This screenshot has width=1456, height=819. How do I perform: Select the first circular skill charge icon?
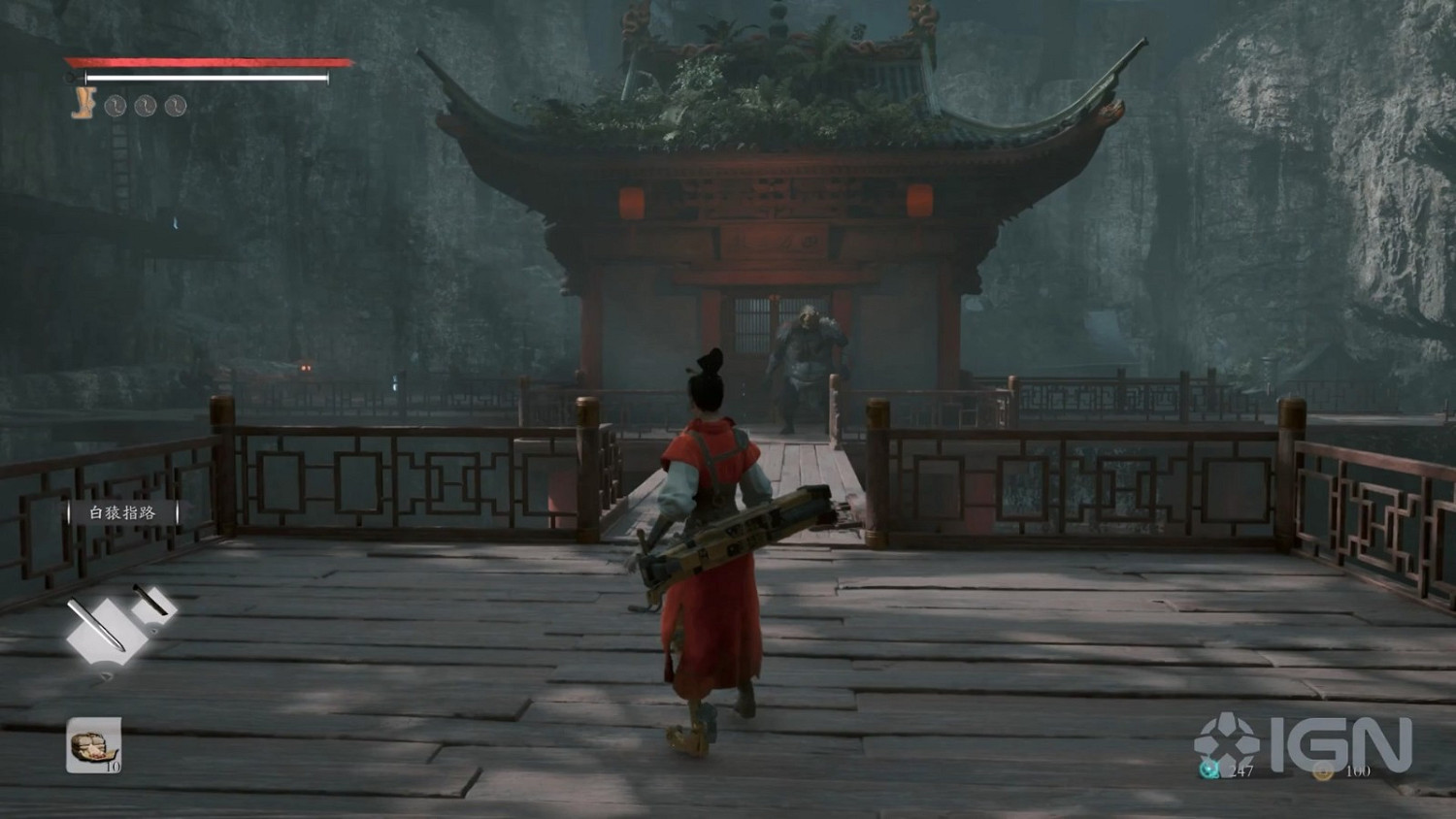115,105
